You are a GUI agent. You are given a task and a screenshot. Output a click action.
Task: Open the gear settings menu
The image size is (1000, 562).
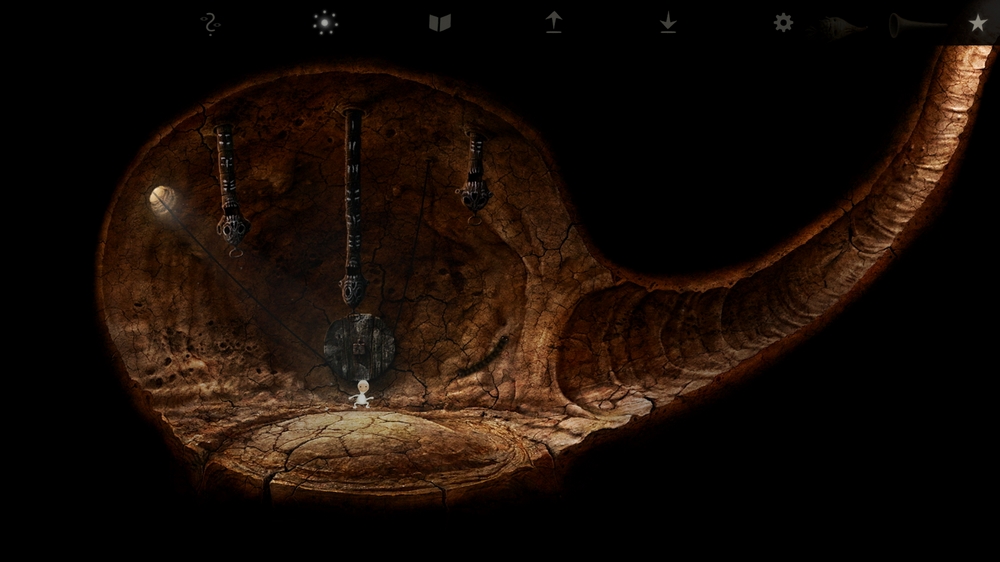783,23
